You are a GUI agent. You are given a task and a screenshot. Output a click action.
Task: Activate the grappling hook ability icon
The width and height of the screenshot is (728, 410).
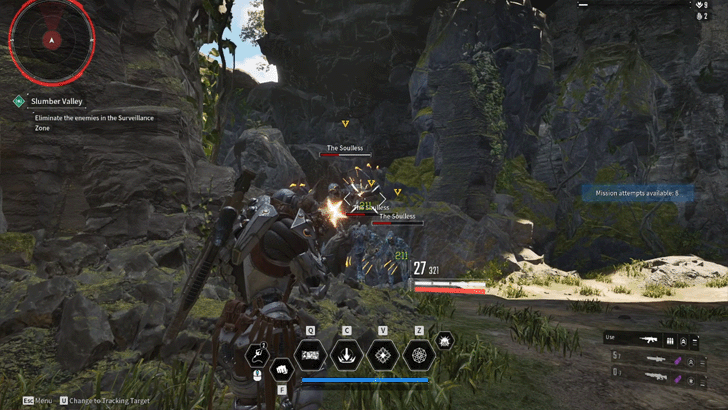(x=258, y=355)
